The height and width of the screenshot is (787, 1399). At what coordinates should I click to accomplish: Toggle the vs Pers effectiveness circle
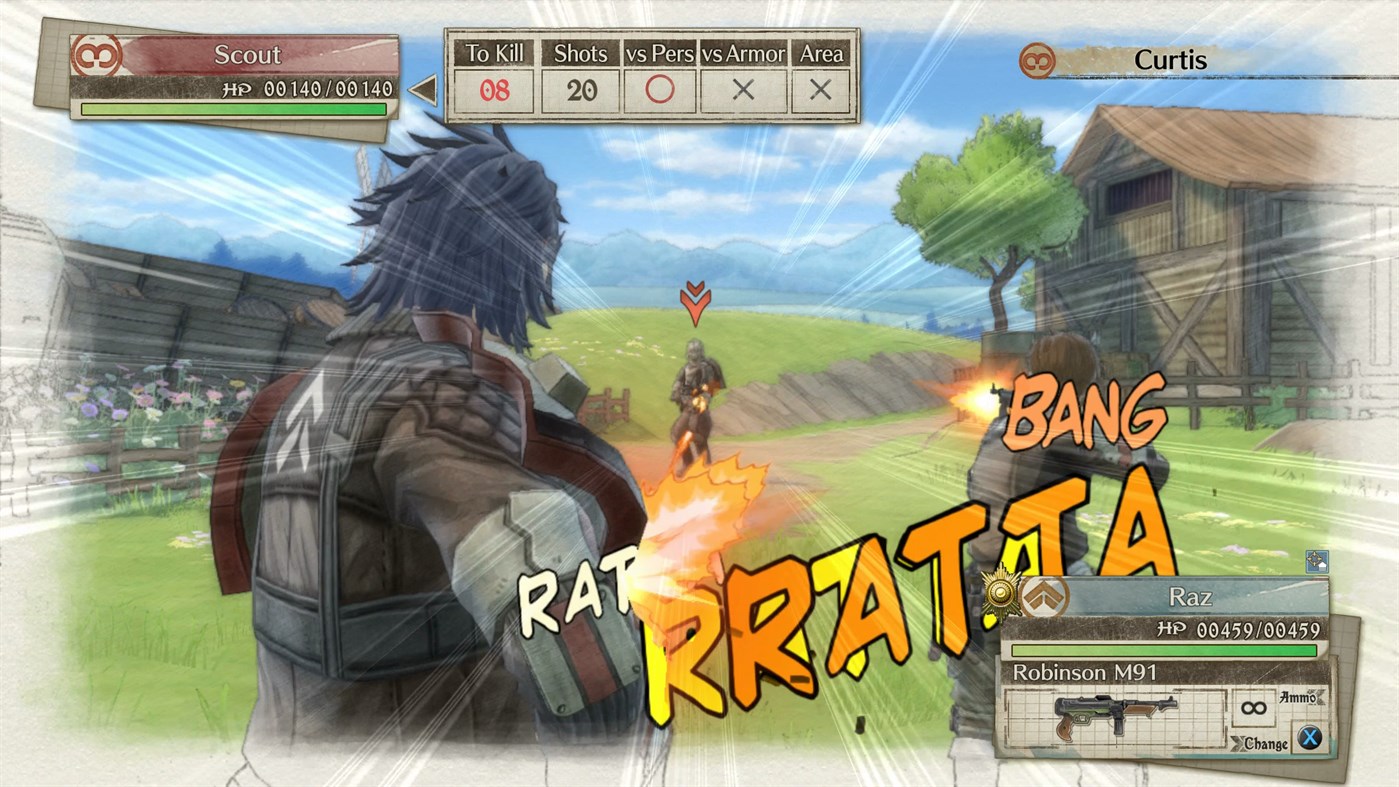pyautogui.click(x=659, y=89)
